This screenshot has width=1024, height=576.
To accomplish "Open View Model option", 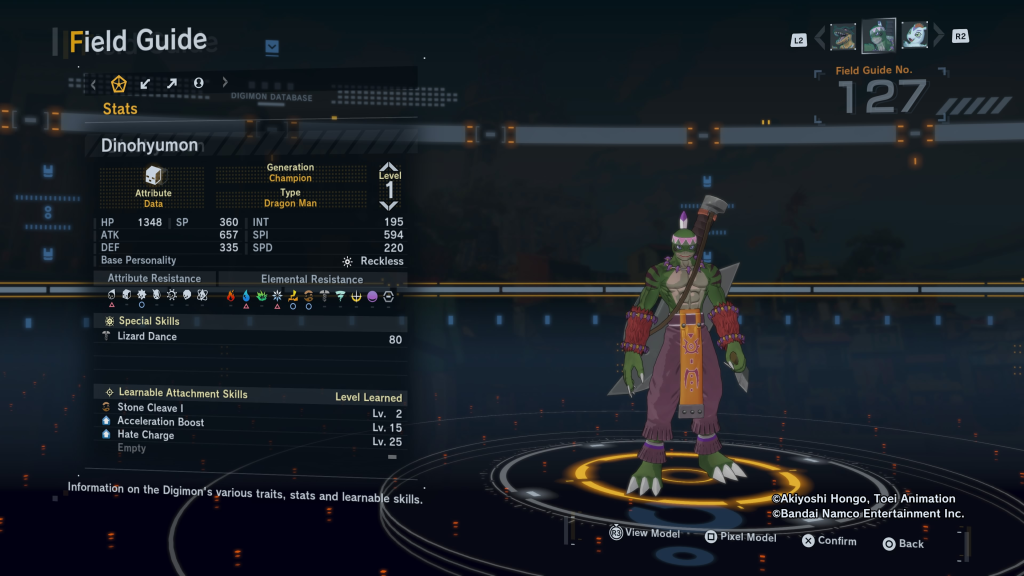I will (645, 534).
